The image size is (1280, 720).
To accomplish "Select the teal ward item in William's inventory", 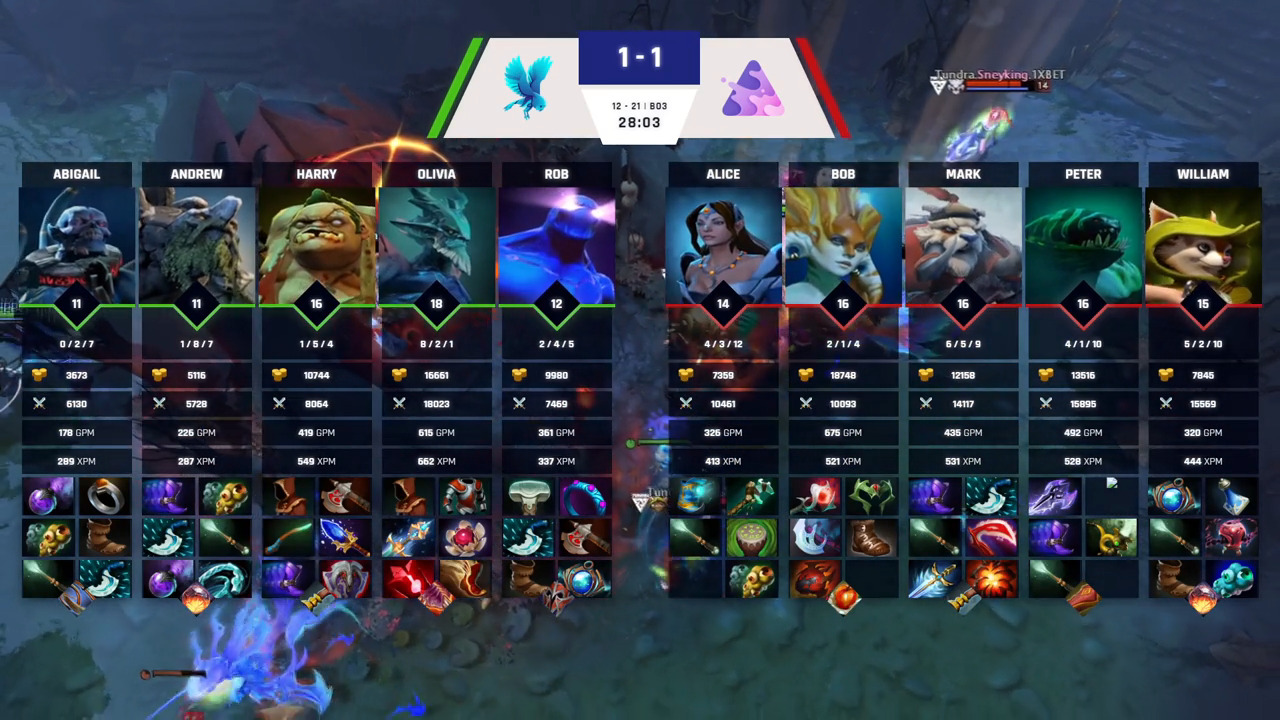I will coord(1232,579).
